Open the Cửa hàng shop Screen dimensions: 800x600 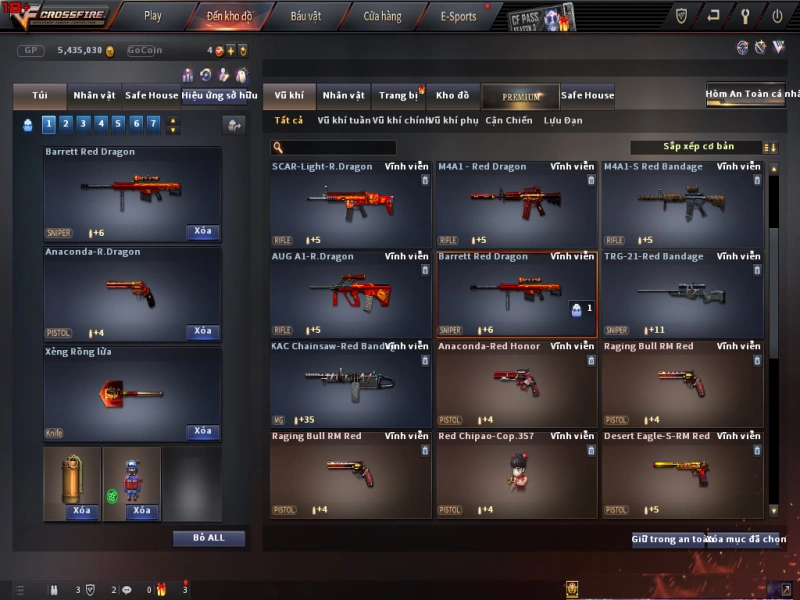tap(382, 16)
